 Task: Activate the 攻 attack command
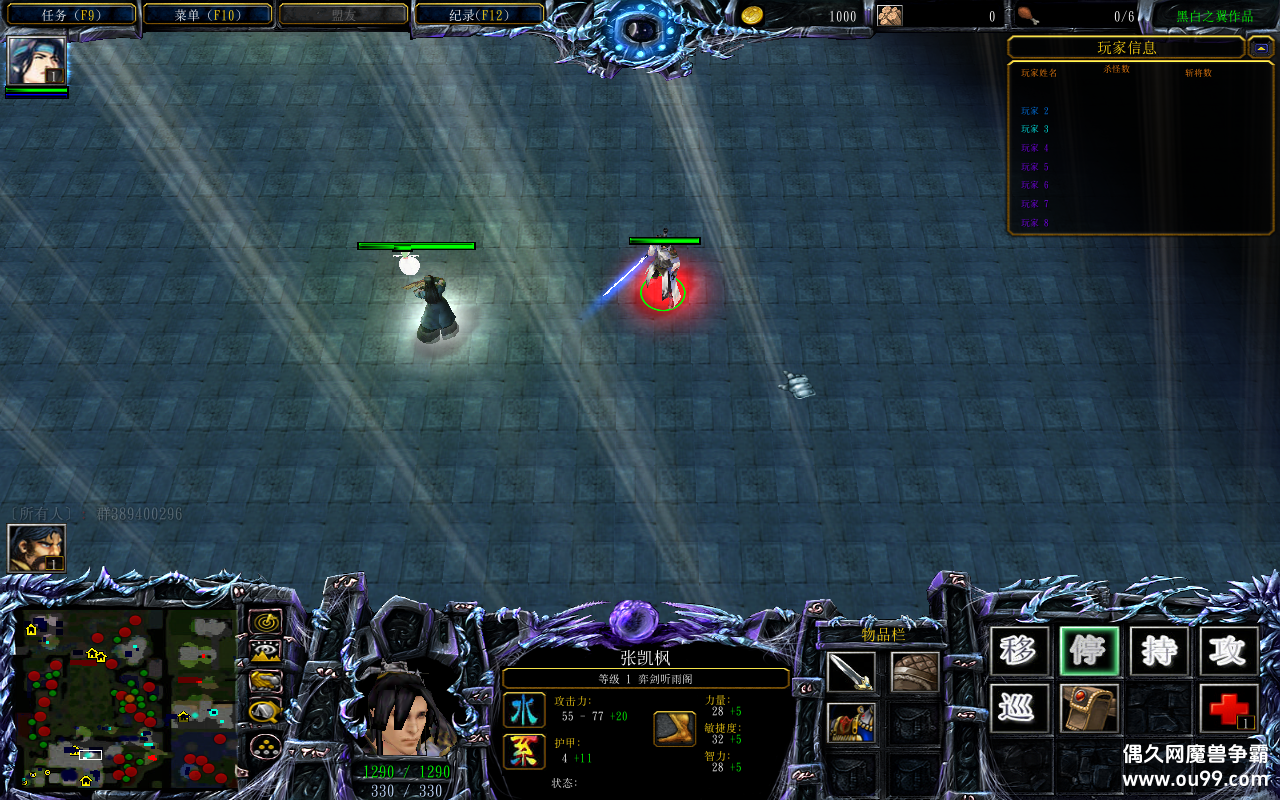point(1229,652)
